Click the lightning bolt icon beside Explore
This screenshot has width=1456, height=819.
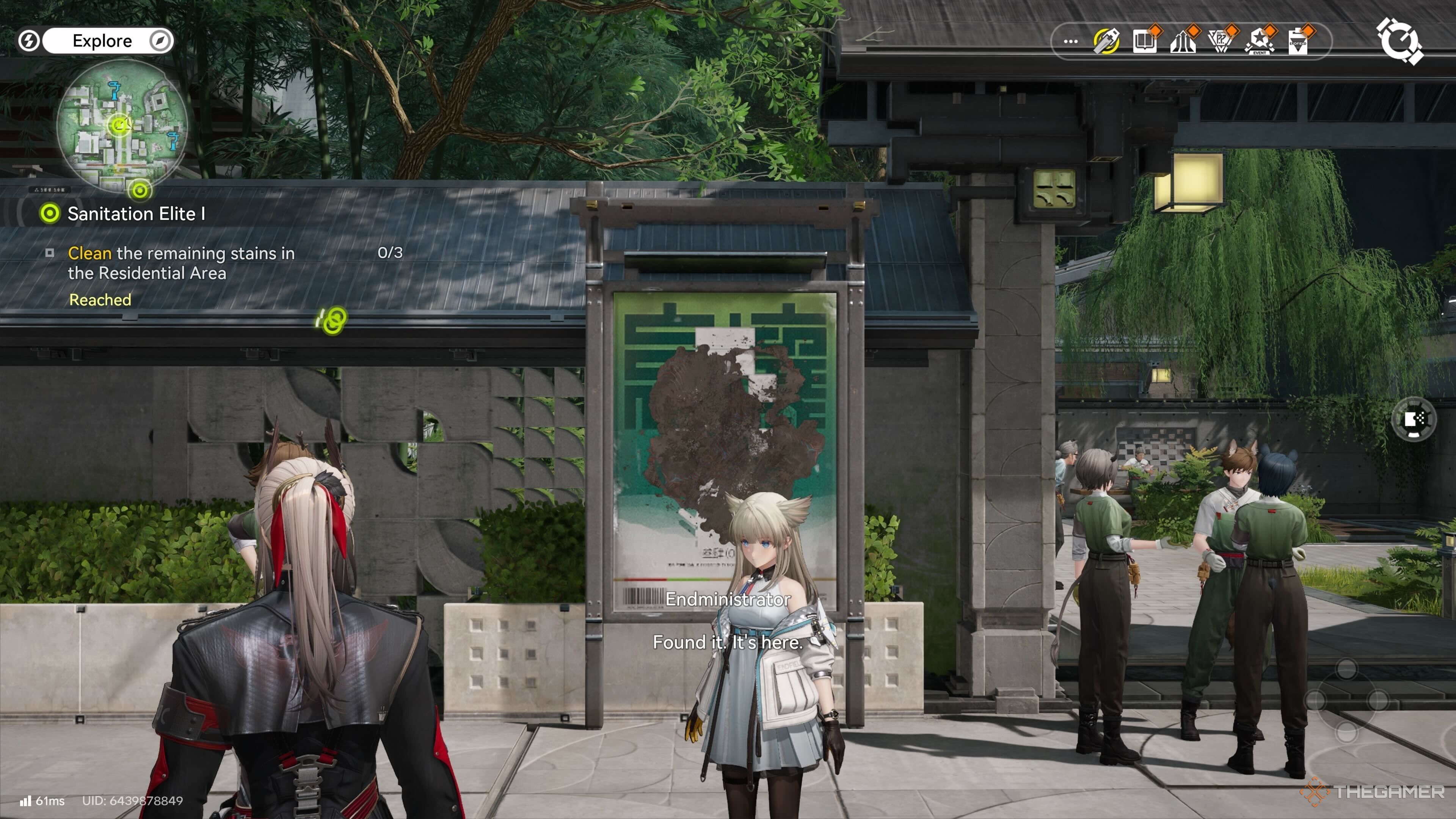(28, 41)
